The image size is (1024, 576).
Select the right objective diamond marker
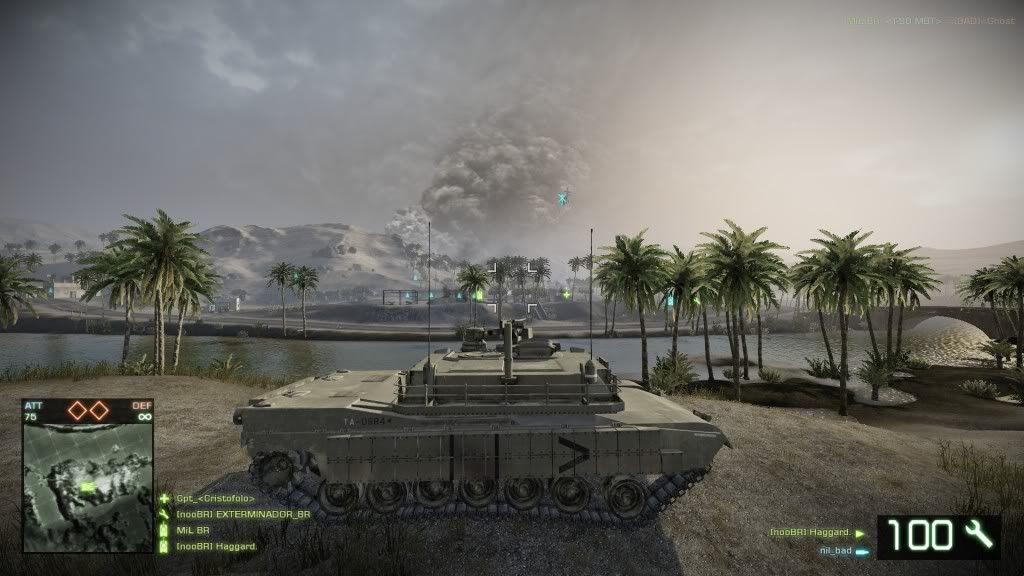click(99, 410)
